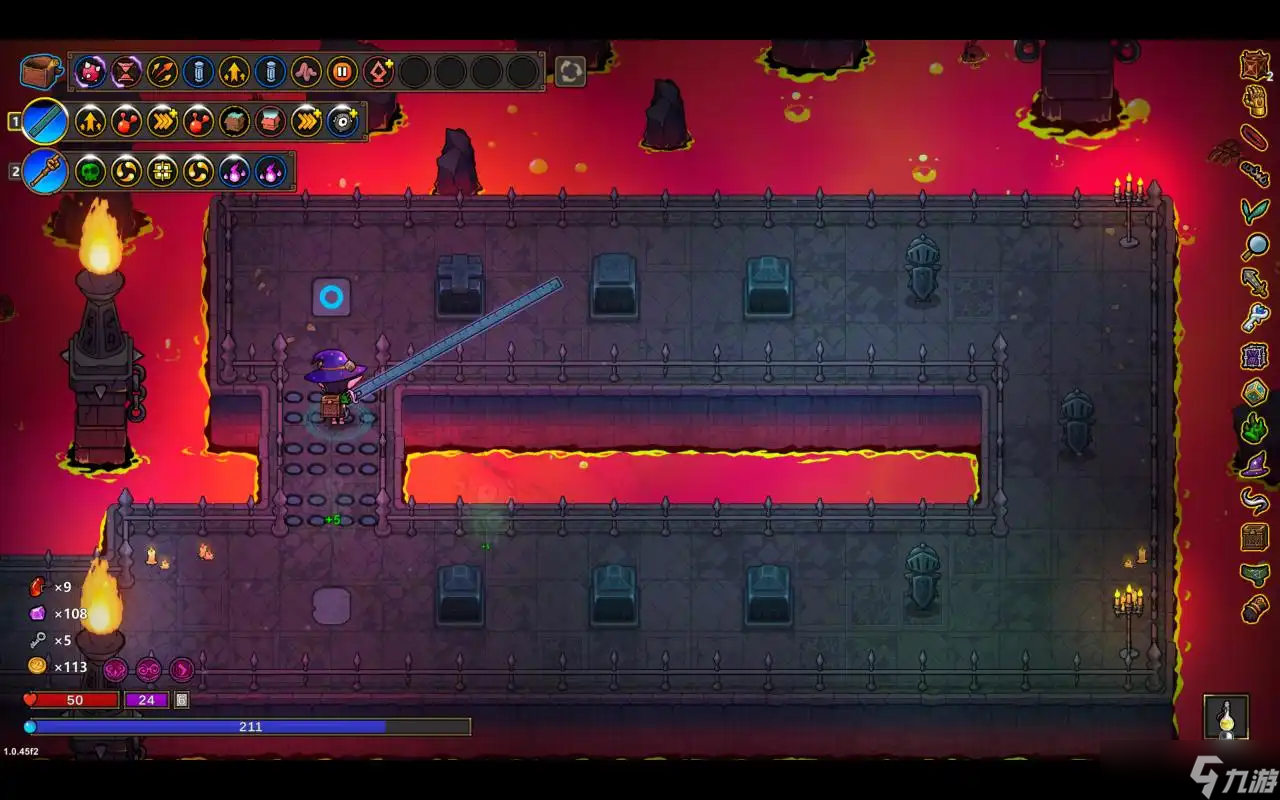Select the pink worm spell icon

click(x=306, y=71)
